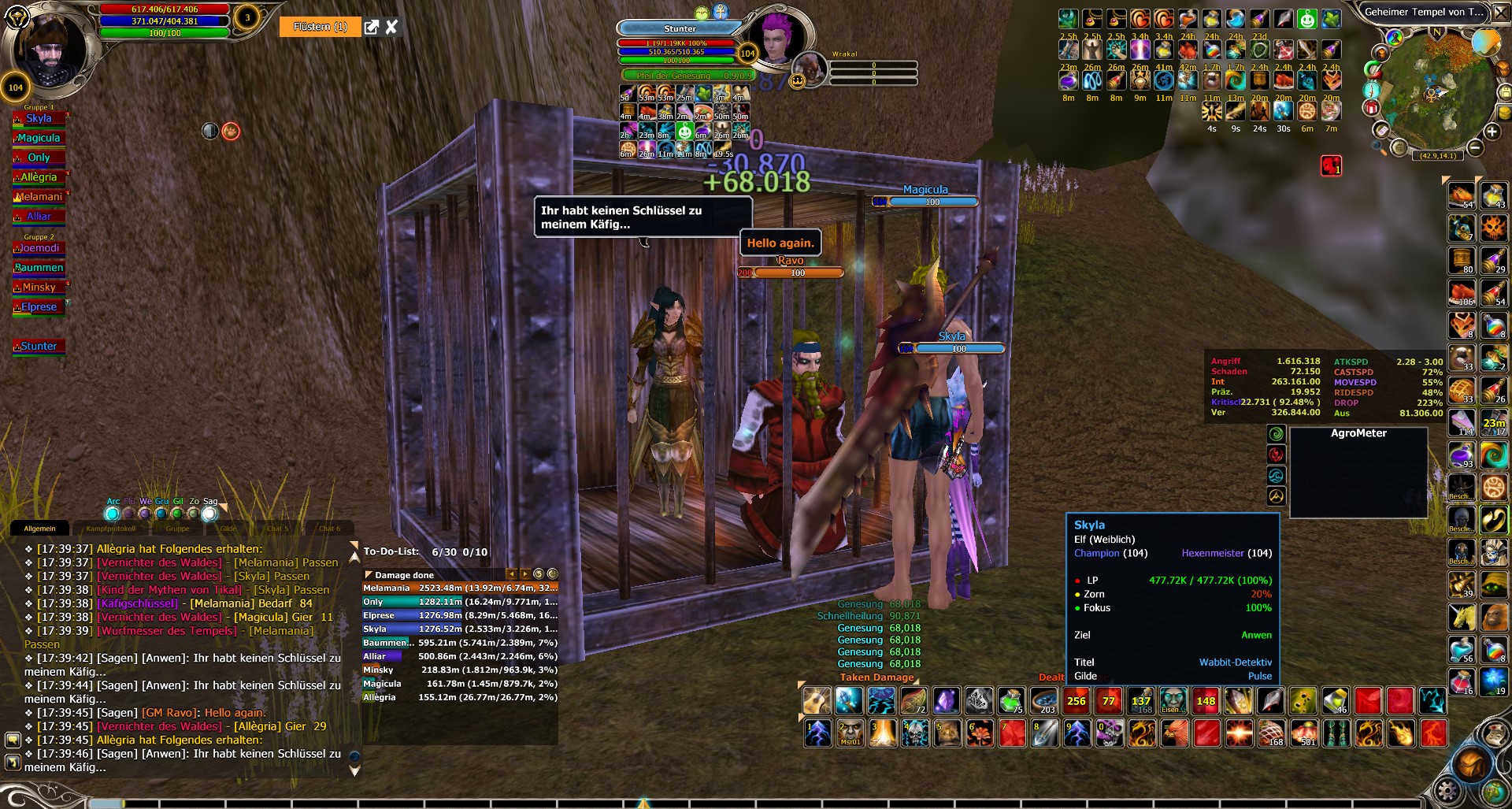Select Skyla in the group list
Viewport: 1512px width, 809px height.
click(39, 119)
